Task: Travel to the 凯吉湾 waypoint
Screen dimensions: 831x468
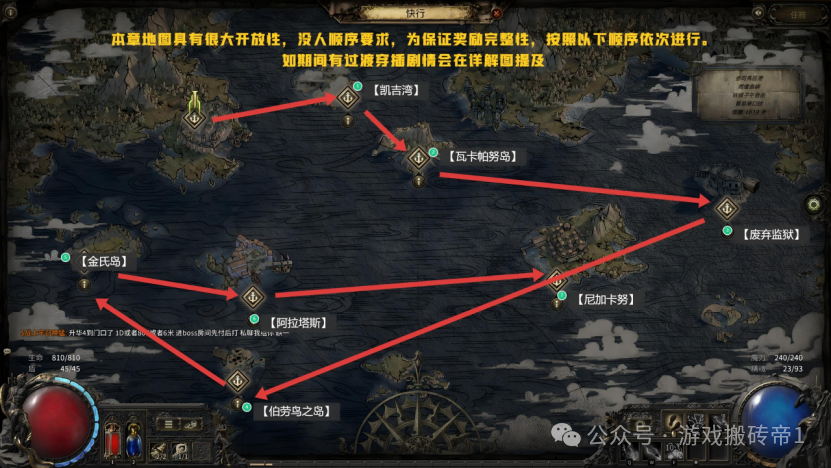Action: (348, 97)
